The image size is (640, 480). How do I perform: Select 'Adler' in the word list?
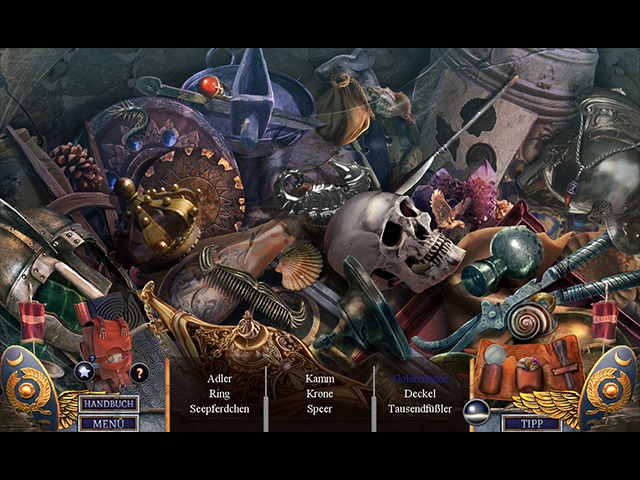(x=220, y=379)
